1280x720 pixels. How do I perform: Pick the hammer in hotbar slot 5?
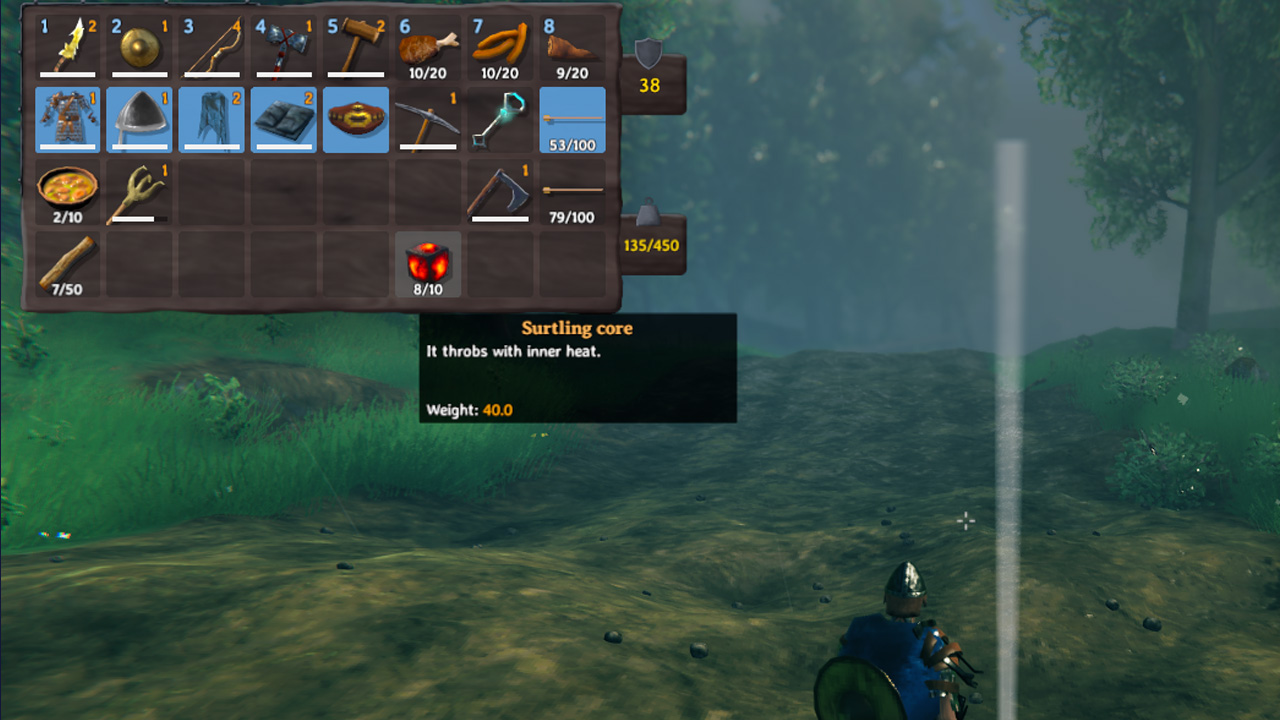coord(355,45)
